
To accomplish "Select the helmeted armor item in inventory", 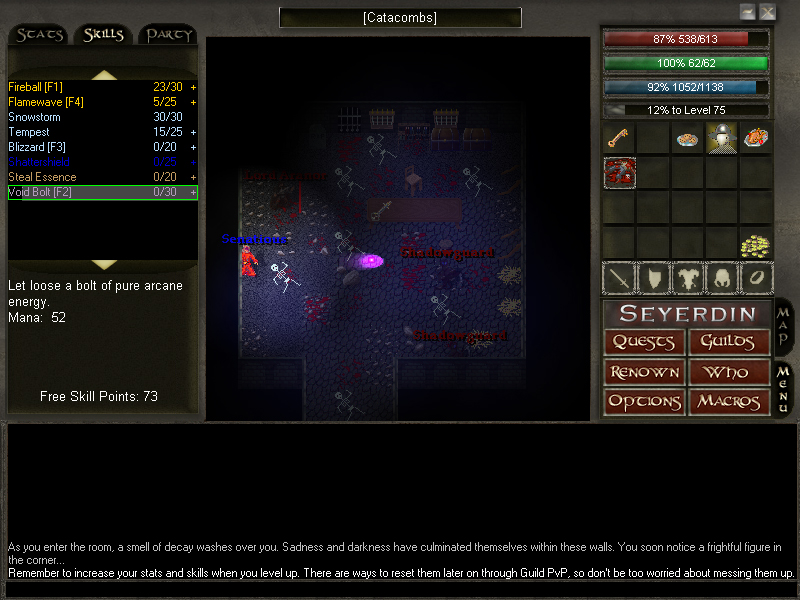I will click(722, 138).
